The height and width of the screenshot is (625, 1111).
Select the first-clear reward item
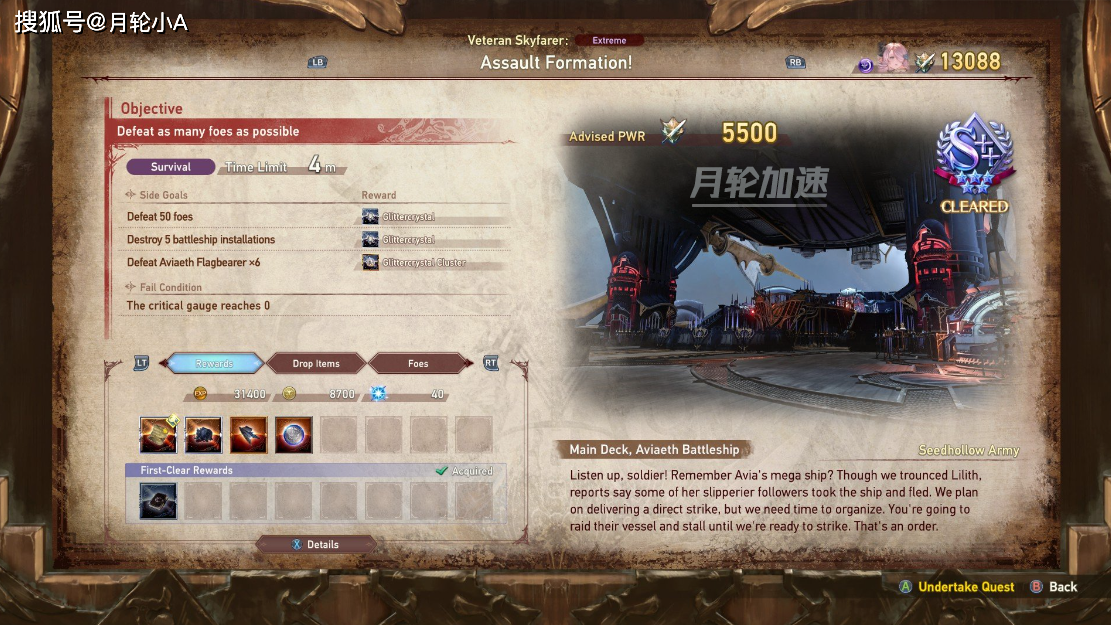(x=158, y=501)
